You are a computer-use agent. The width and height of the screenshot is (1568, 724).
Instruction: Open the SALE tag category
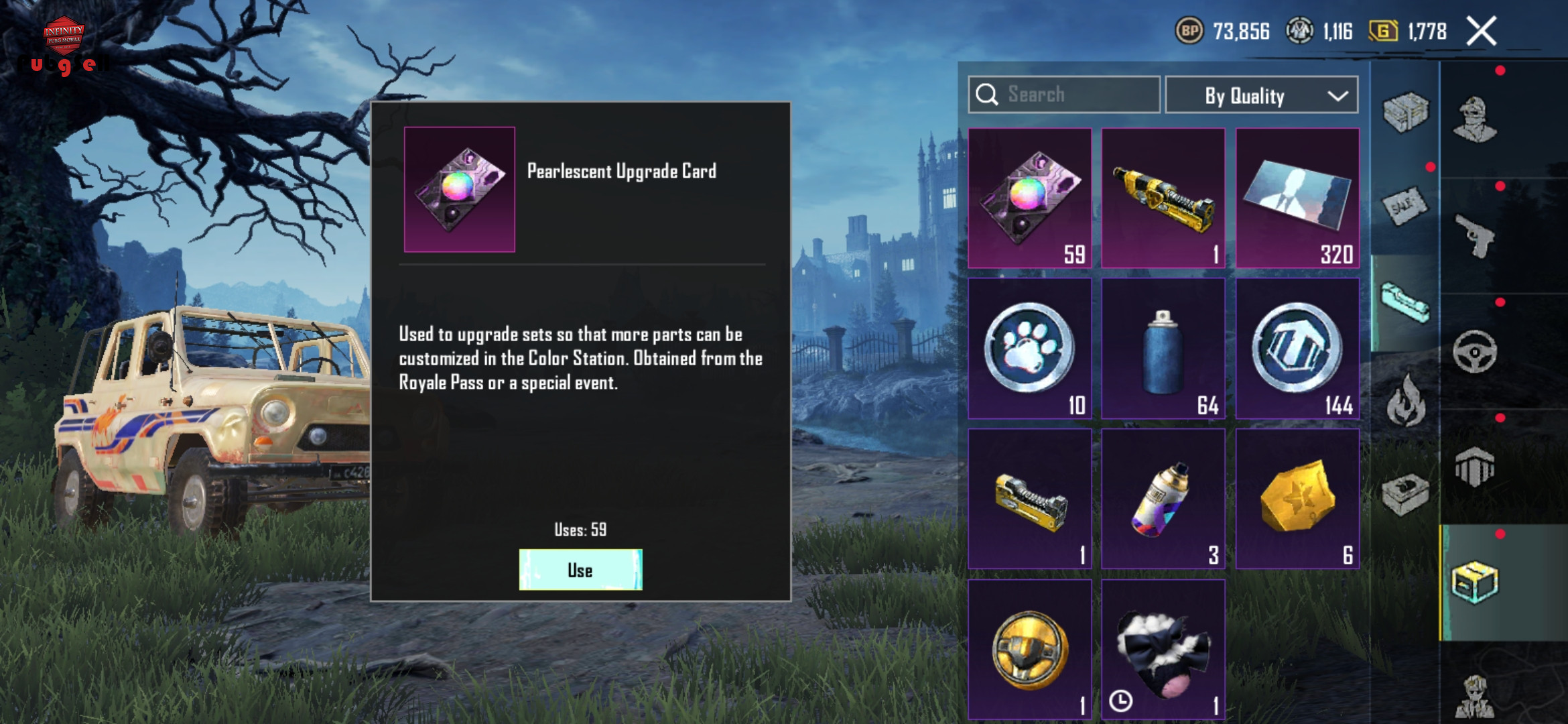coord(1405,206)
